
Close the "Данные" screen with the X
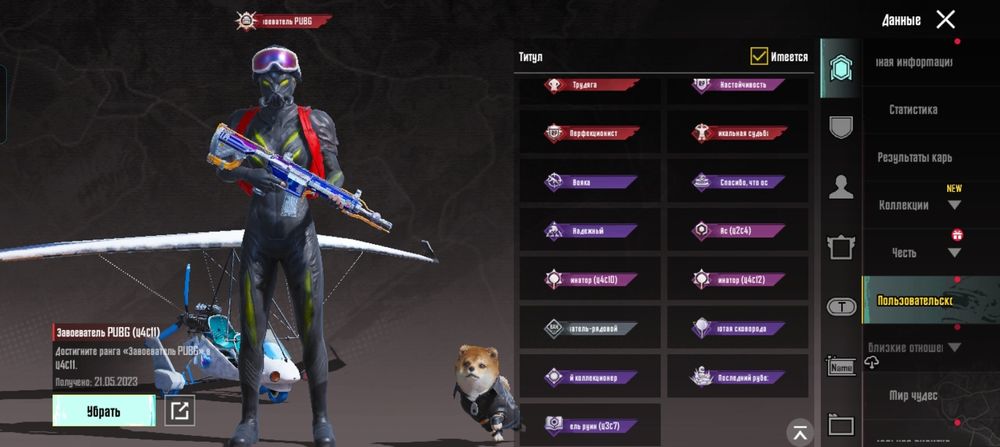(x=945, y=19)
